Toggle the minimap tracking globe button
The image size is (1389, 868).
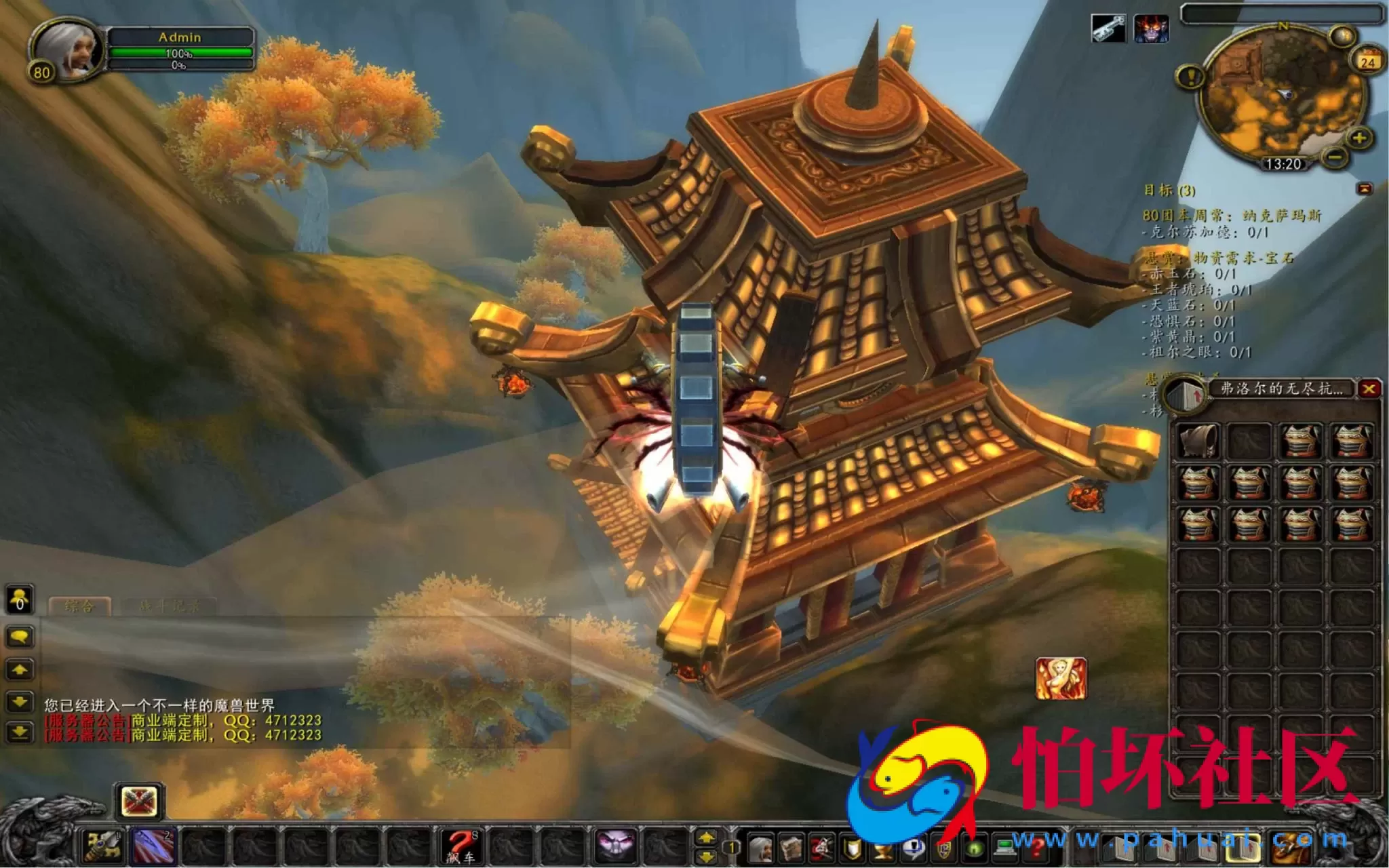click(1344, 35)
